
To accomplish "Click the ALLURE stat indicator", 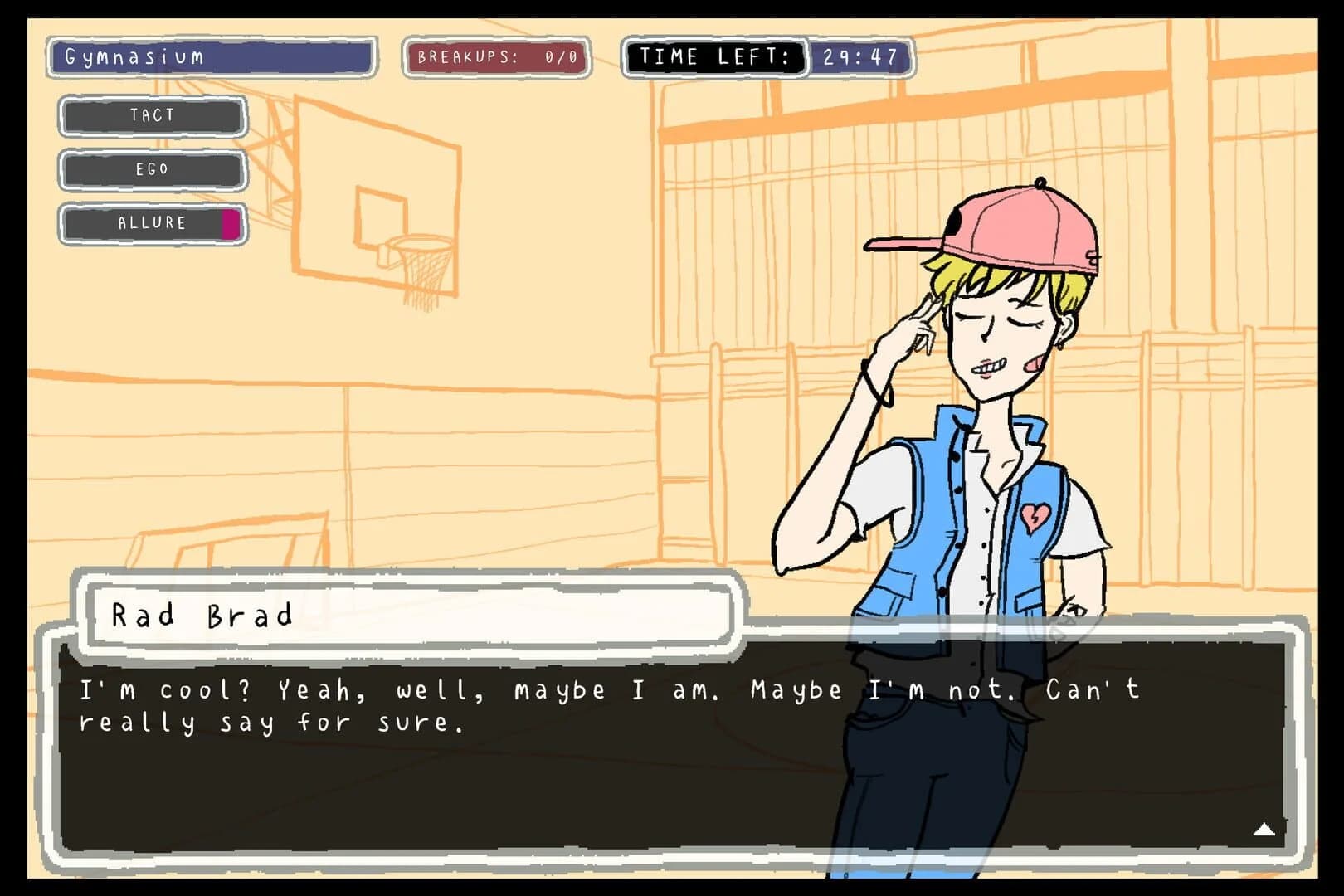I will (151, 222).
